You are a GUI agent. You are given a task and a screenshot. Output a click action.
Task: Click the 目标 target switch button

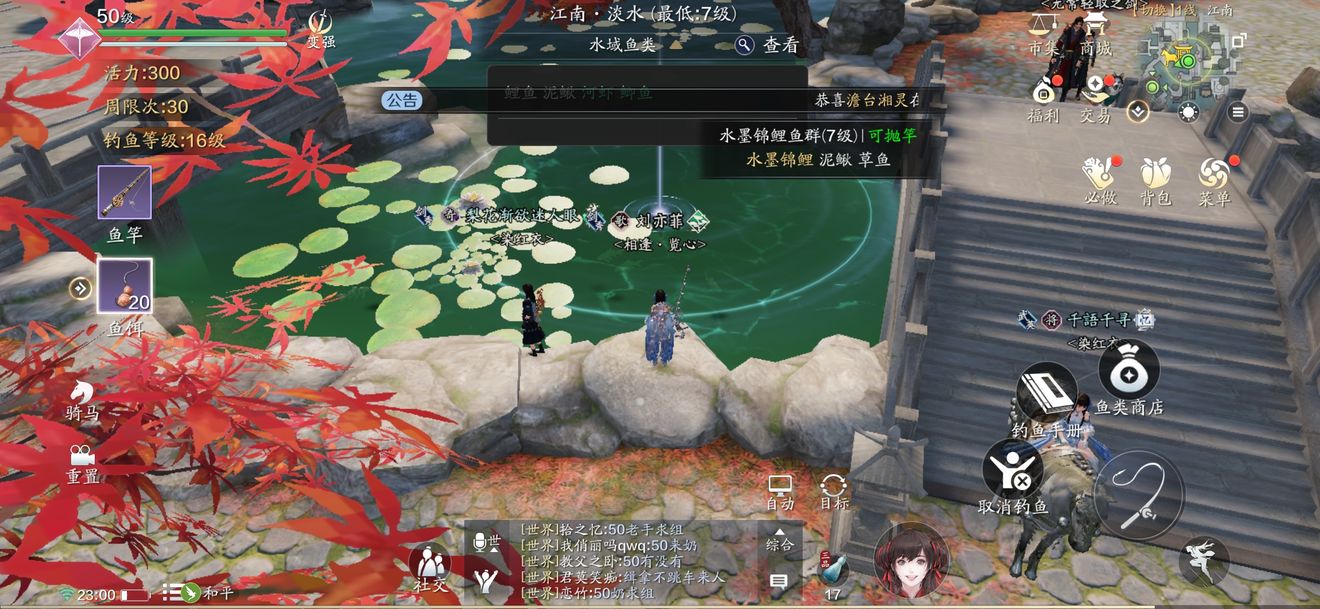[x=834, y=491]
